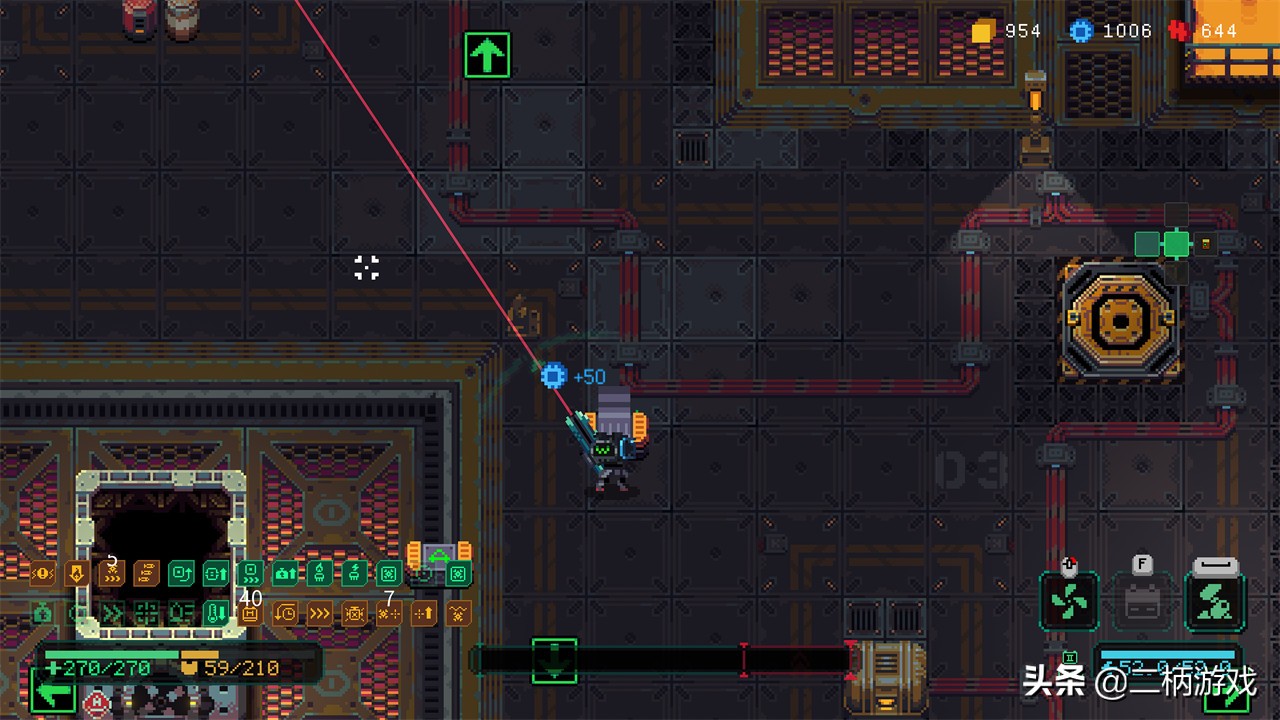
Task: Inspect the green lightning plug upgrade
Action: [355, 574]
